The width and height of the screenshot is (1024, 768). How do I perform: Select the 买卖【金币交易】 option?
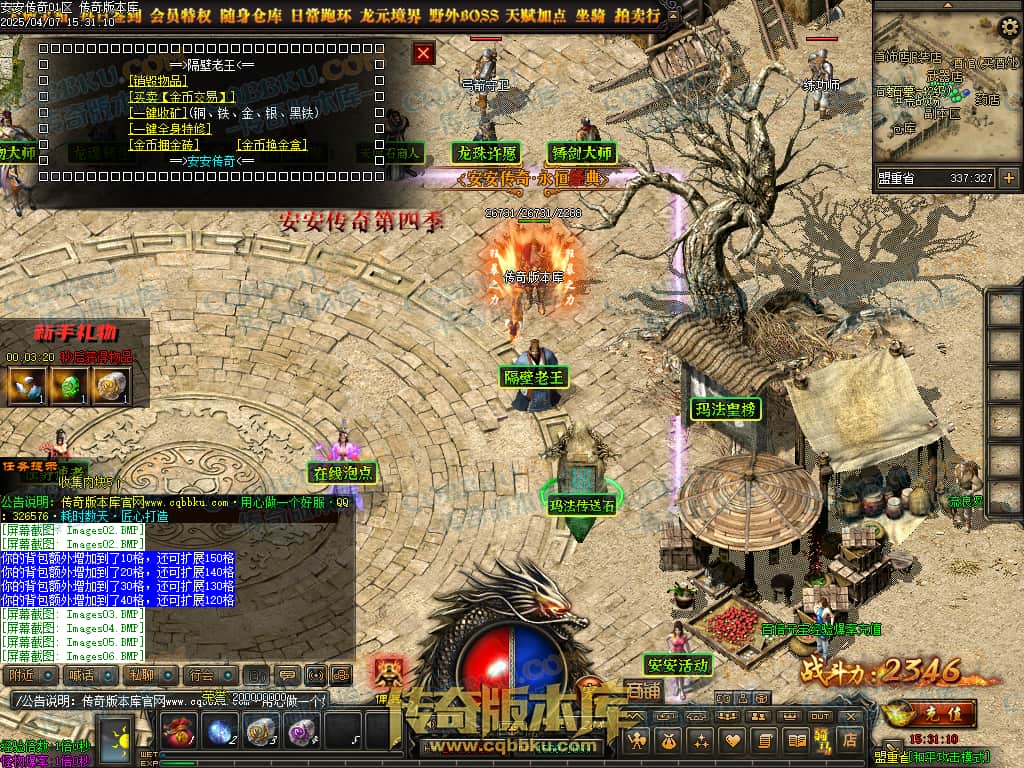[181, 97]
